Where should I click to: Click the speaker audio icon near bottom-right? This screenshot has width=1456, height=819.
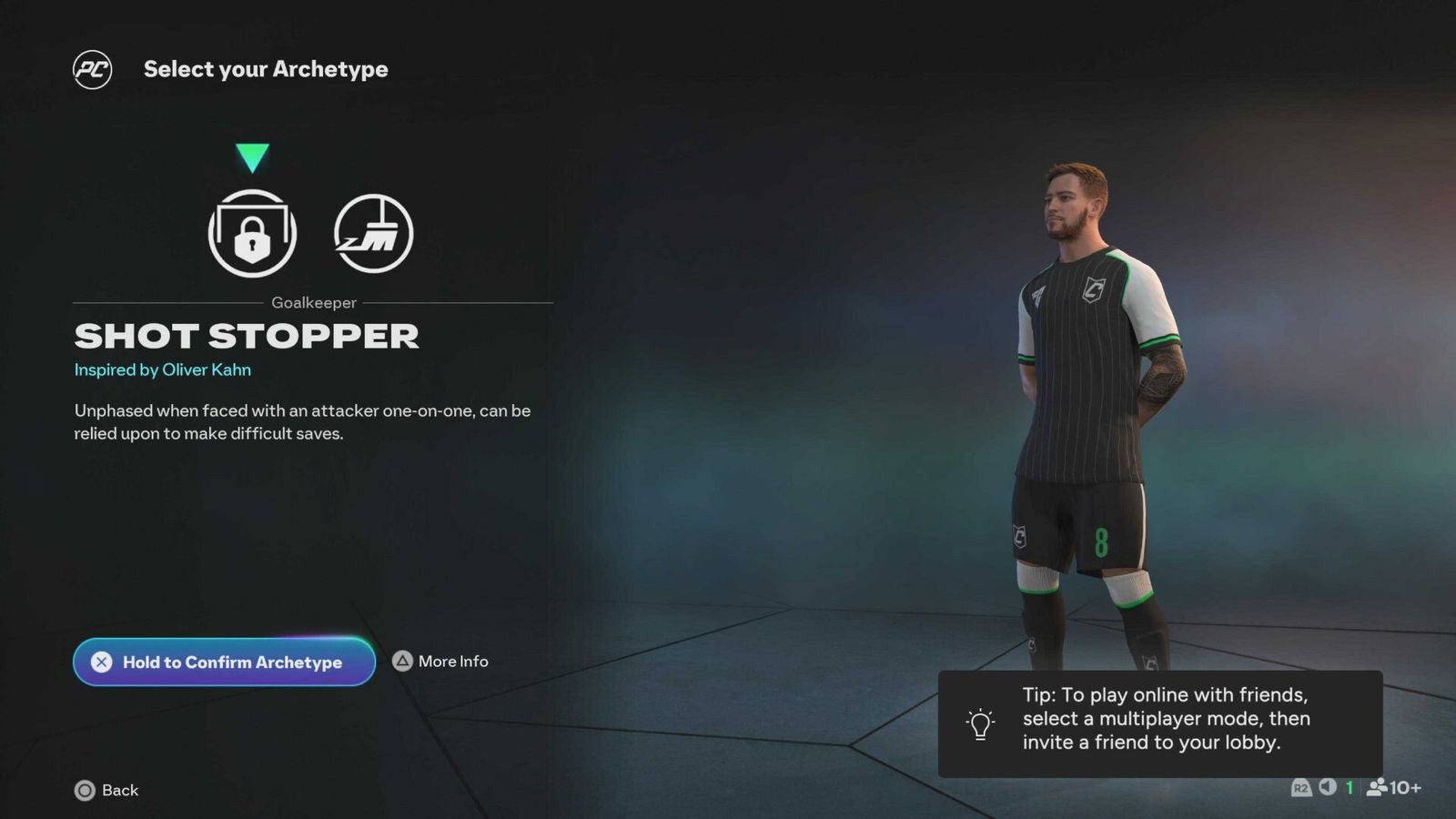click(1330, 789)
